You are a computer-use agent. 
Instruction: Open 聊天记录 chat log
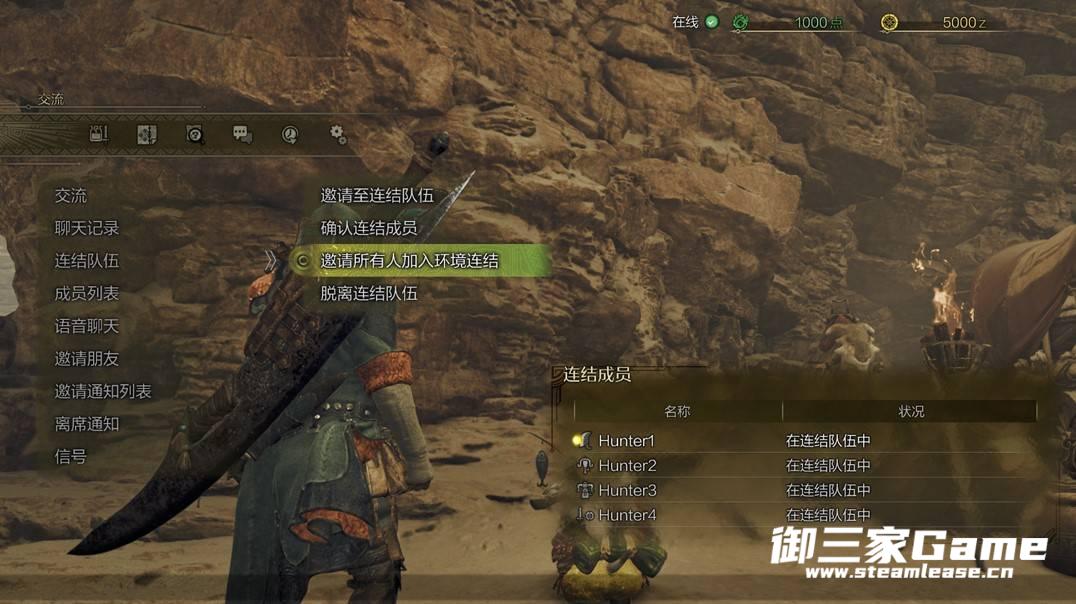(x=87, y=228)
